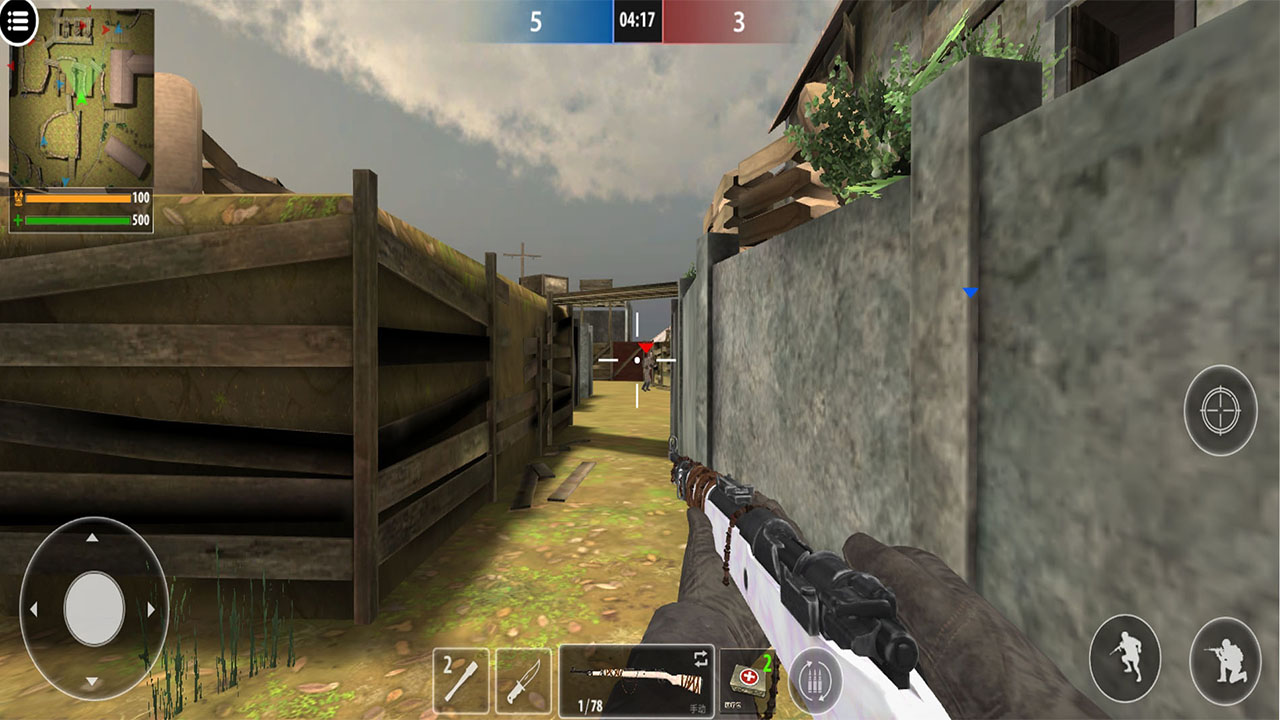Viewport: 1280px width, 720px height.
Task: Equip the combat knife
Action: (523, 681)
